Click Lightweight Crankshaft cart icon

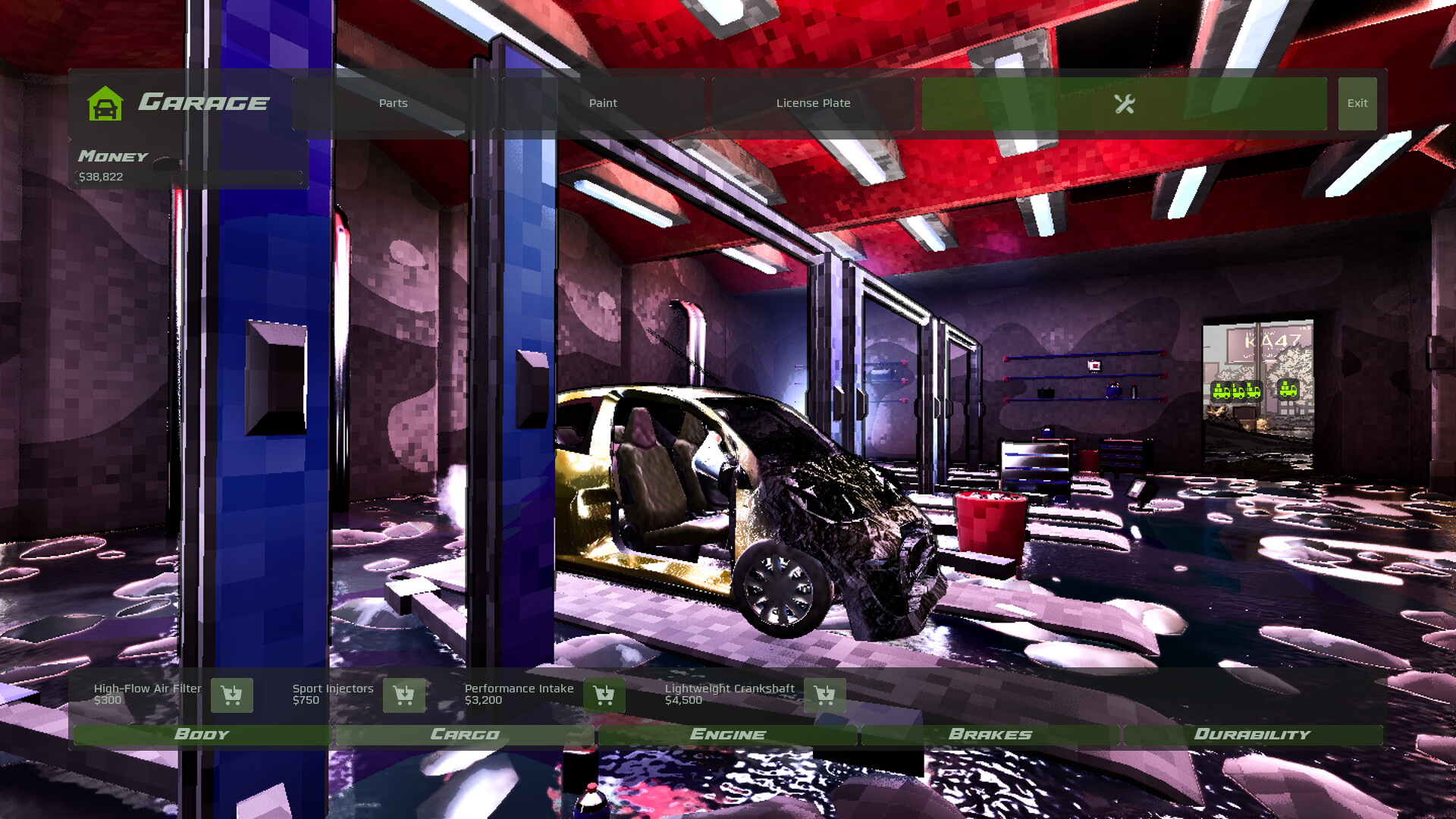click(826, 695)
